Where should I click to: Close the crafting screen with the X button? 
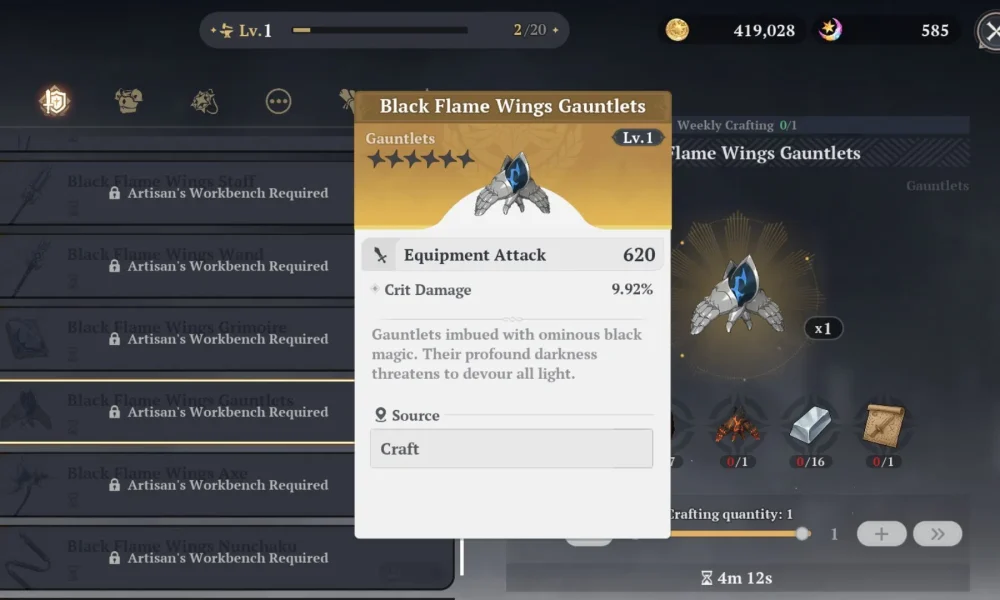pyautogui.click(x=989, y=31)
